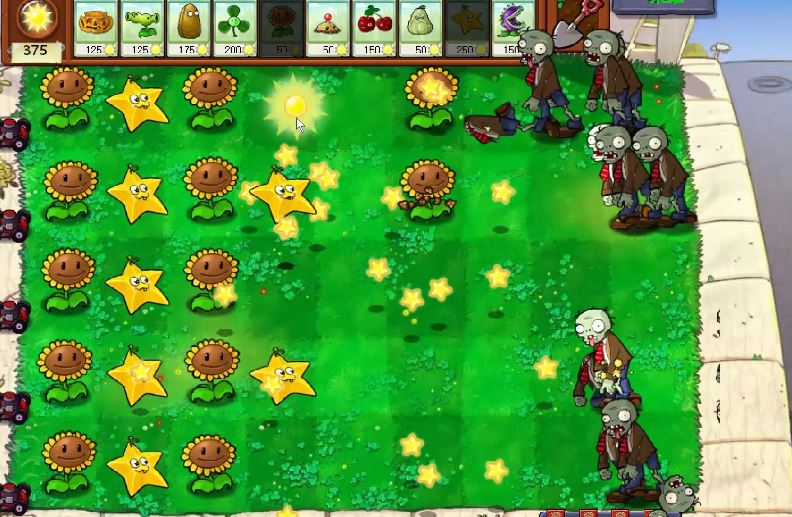792x517 pixels.
Task: Choose the Potato Mine seed packet
Action: coord(327,28)
